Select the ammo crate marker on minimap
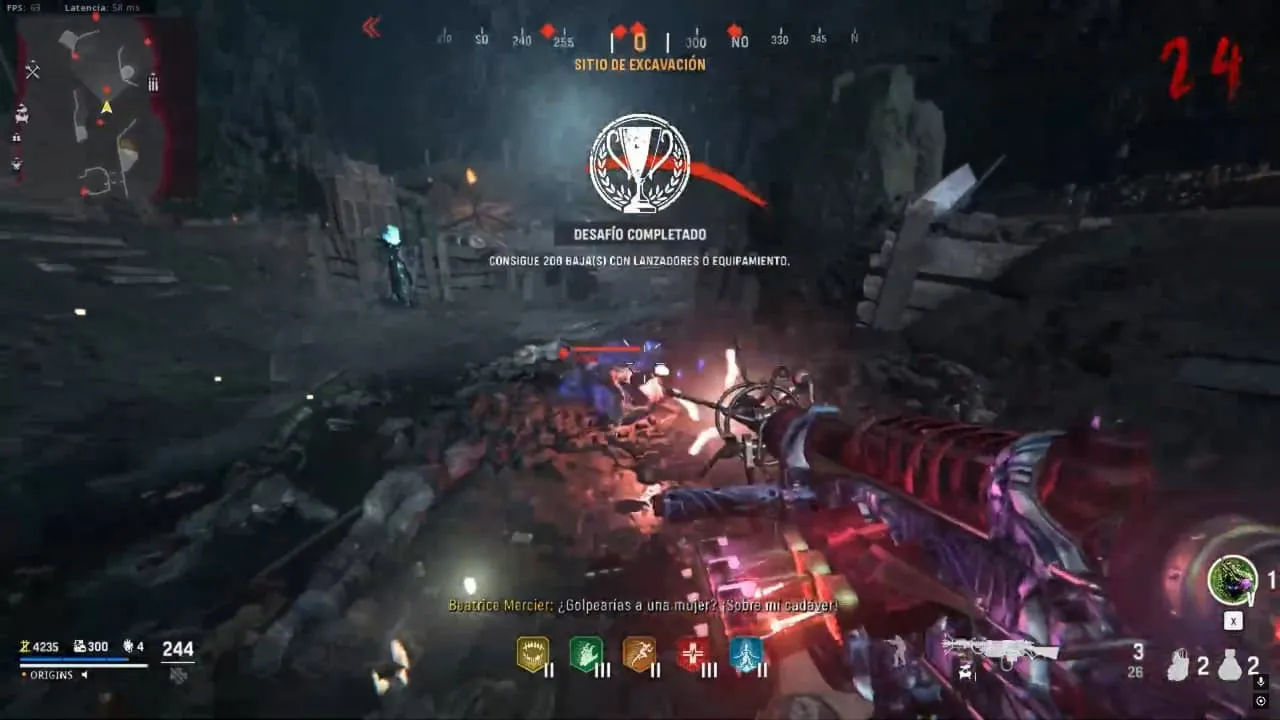 tap(153, 82)
